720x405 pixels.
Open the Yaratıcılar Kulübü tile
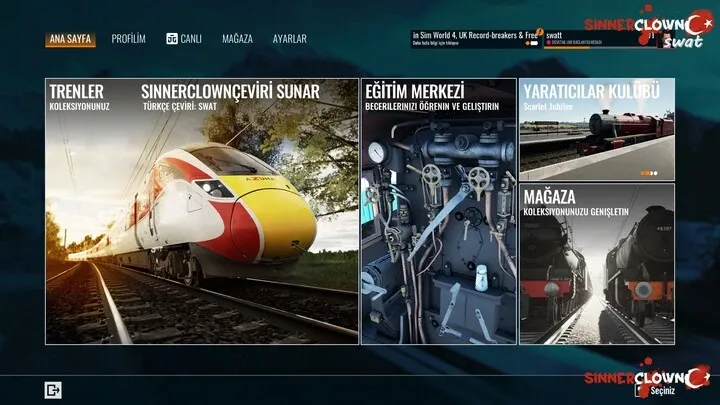pos(596,129)
